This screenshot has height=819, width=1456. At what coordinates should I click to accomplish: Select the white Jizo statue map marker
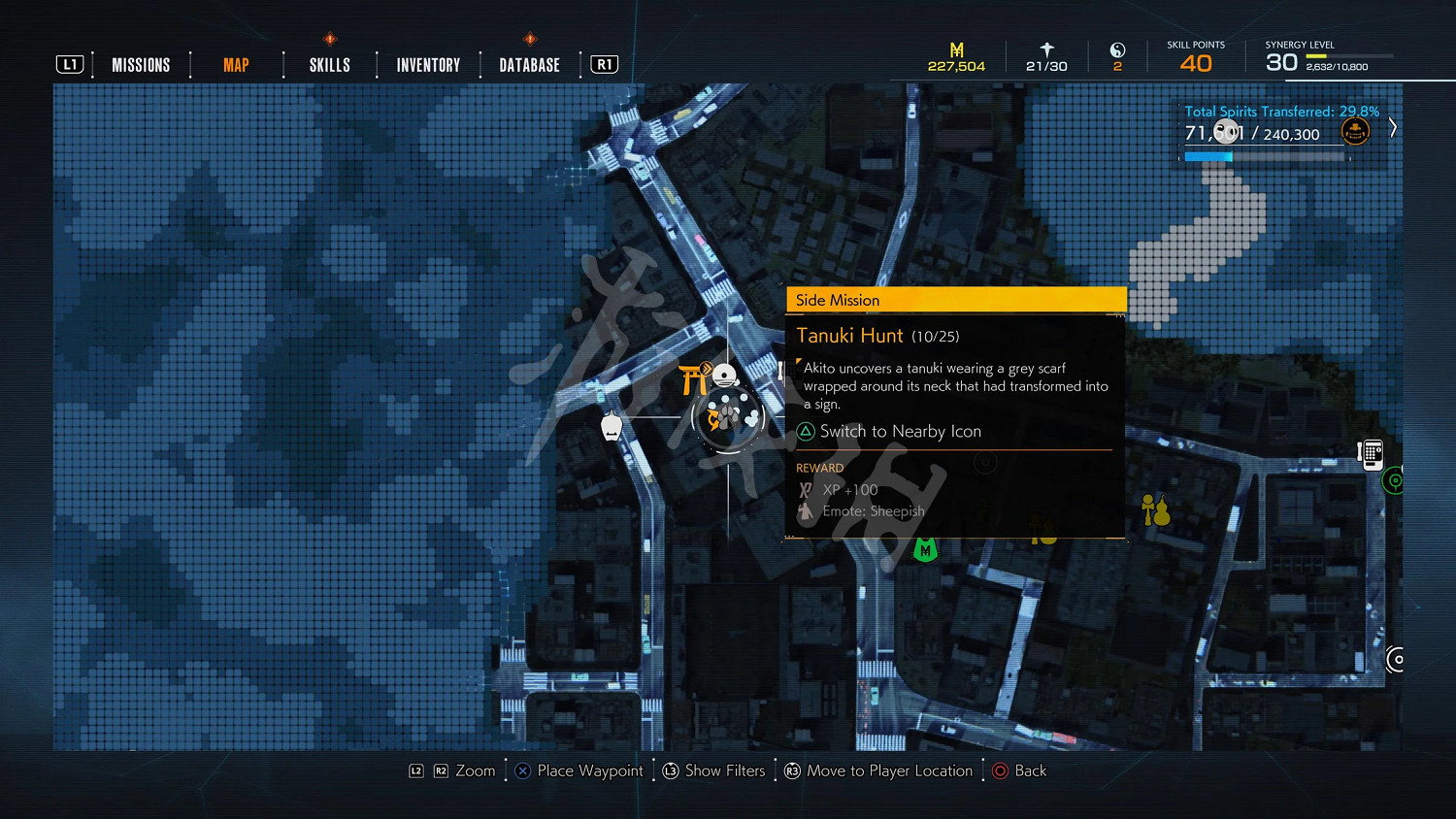[x=612, y=426]
